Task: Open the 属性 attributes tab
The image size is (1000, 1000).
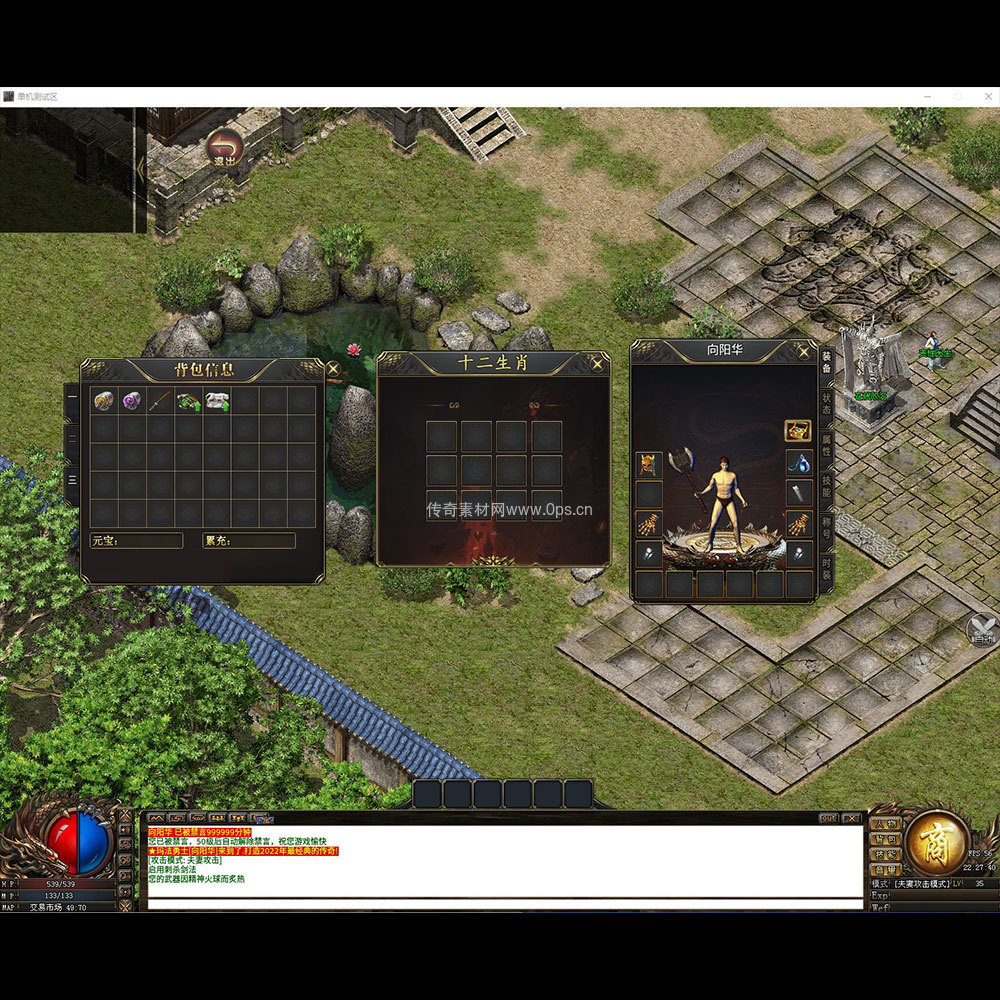Action: (x=827, y=445)
